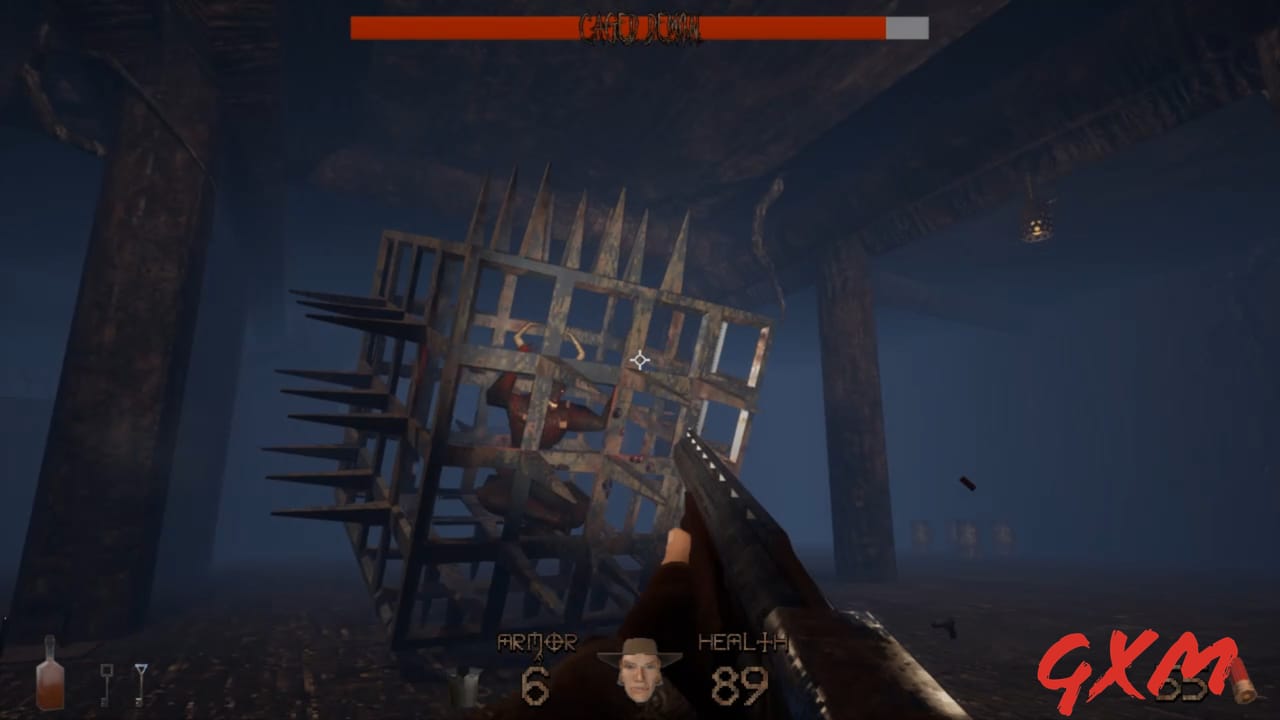Click the ARMOR label text
This screenshot has height=720, width=1280.
point(536,643)
